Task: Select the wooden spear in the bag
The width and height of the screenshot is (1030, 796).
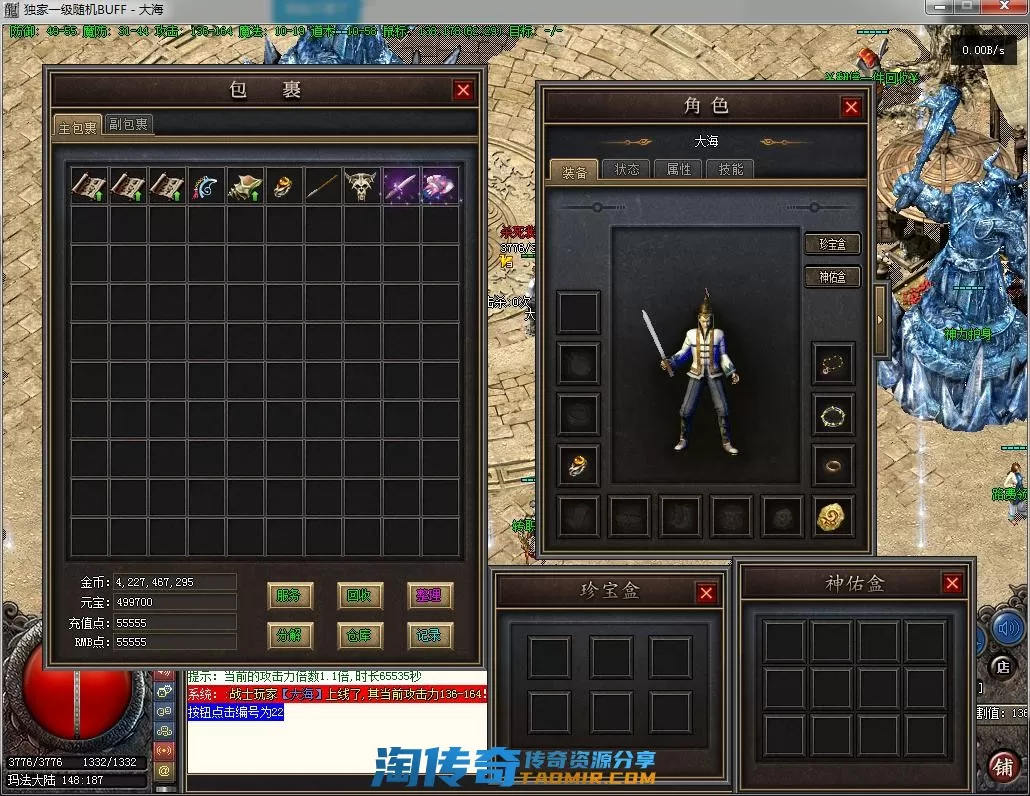Action: pos(323,187)
